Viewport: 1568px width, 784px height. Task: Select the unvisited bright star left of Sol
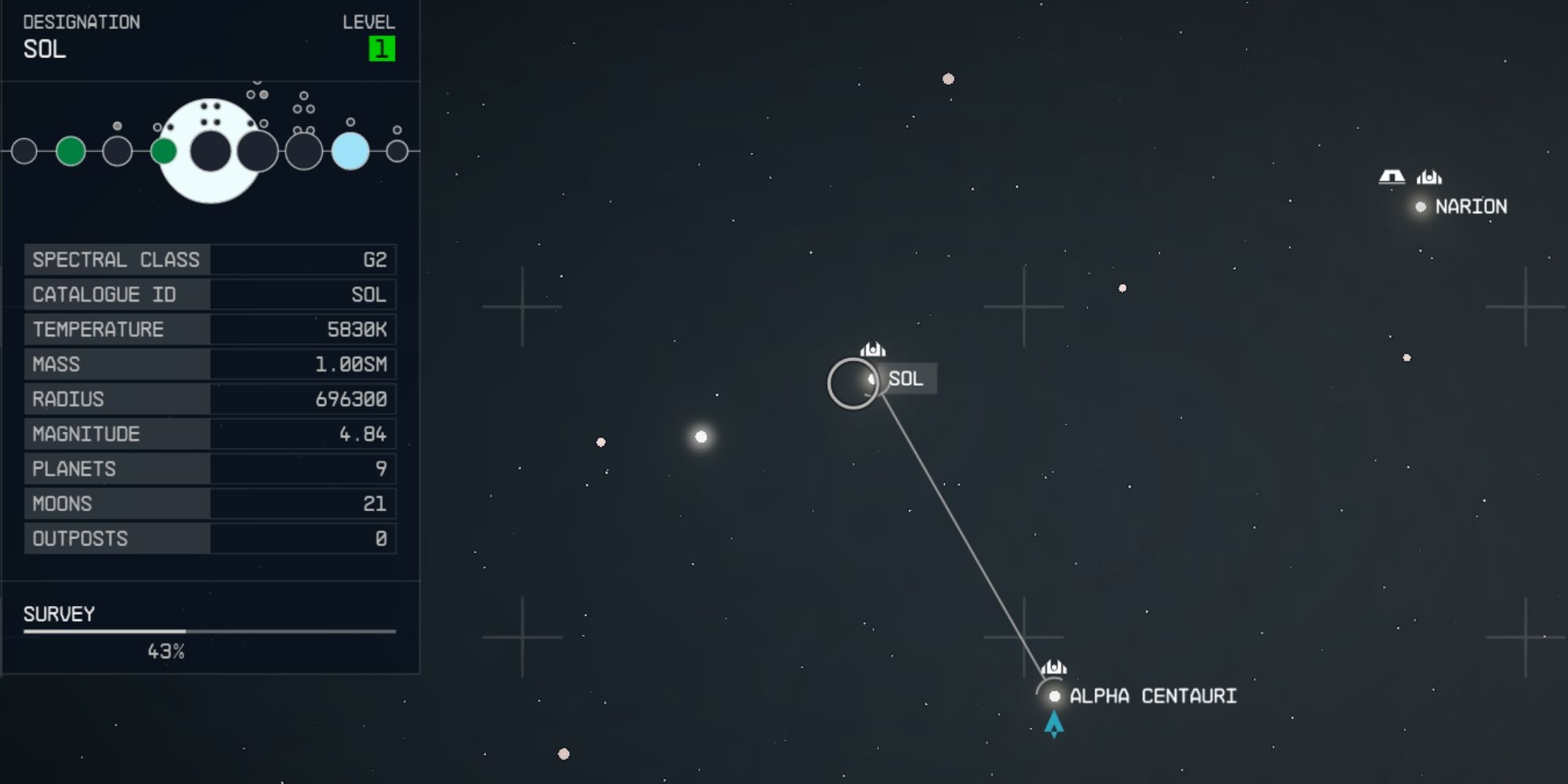(x=701, y=436)
